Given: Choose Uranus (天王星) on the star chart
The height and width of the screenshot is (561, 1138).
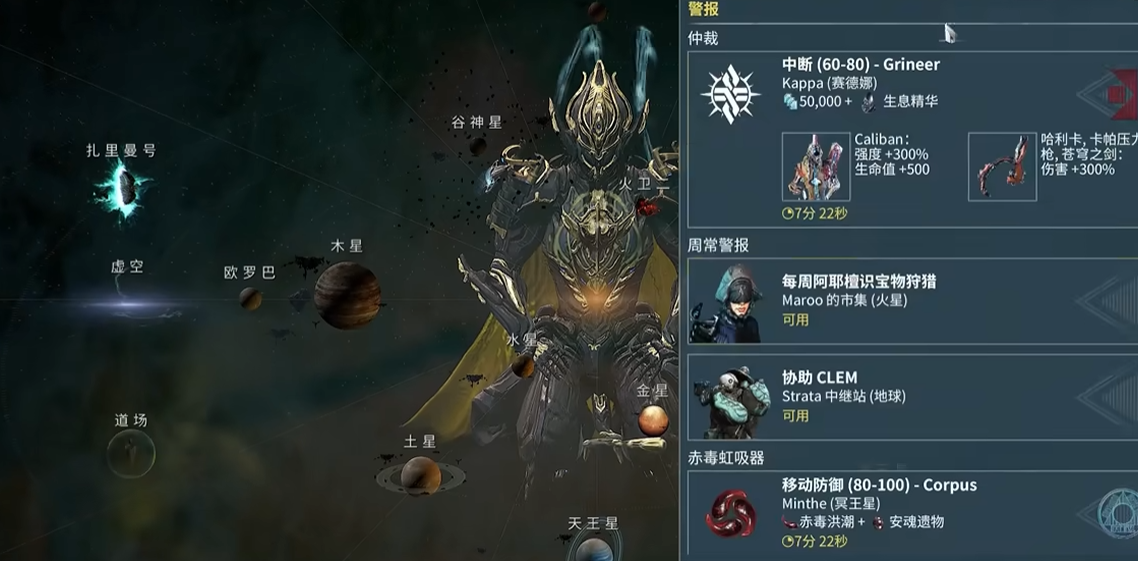Looking at the screenshot, I should tap(594, 549).
